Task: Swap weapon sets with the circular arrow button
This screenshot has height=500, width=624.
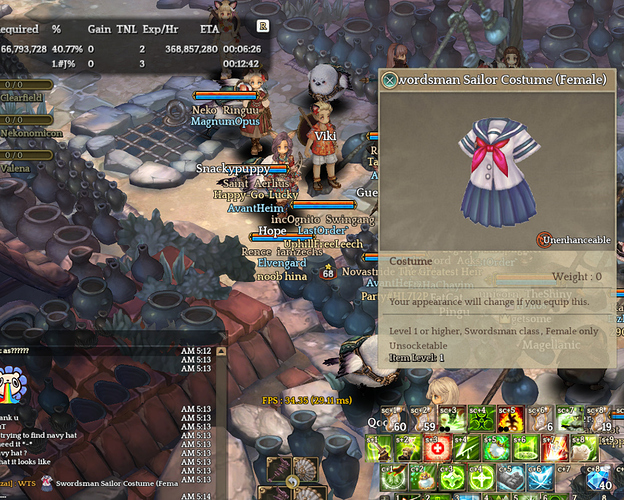Action: (x=292, y=481)
